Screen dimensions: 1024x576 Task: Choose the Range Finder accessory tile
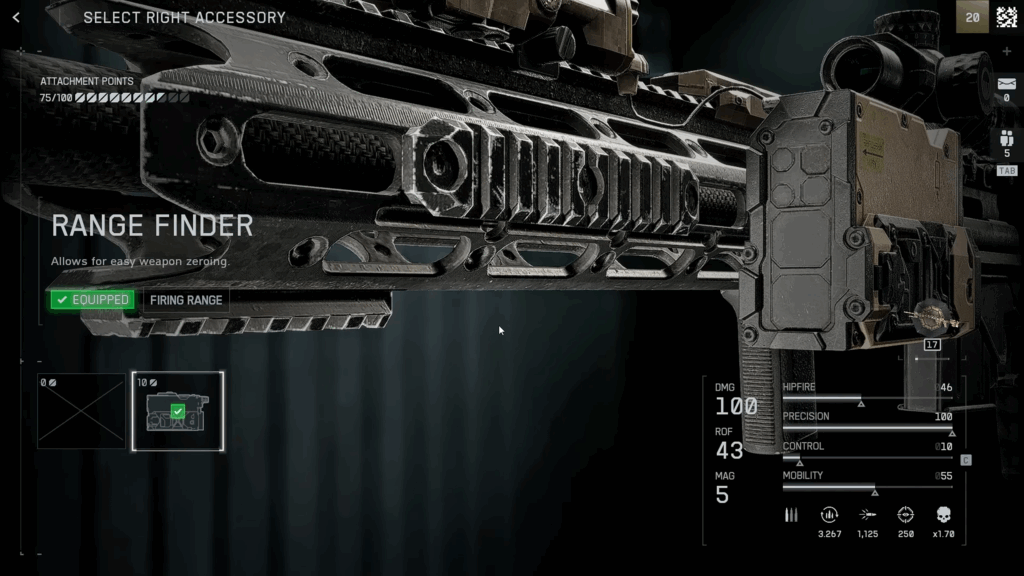pyautogui.click(x=178, y=411)
